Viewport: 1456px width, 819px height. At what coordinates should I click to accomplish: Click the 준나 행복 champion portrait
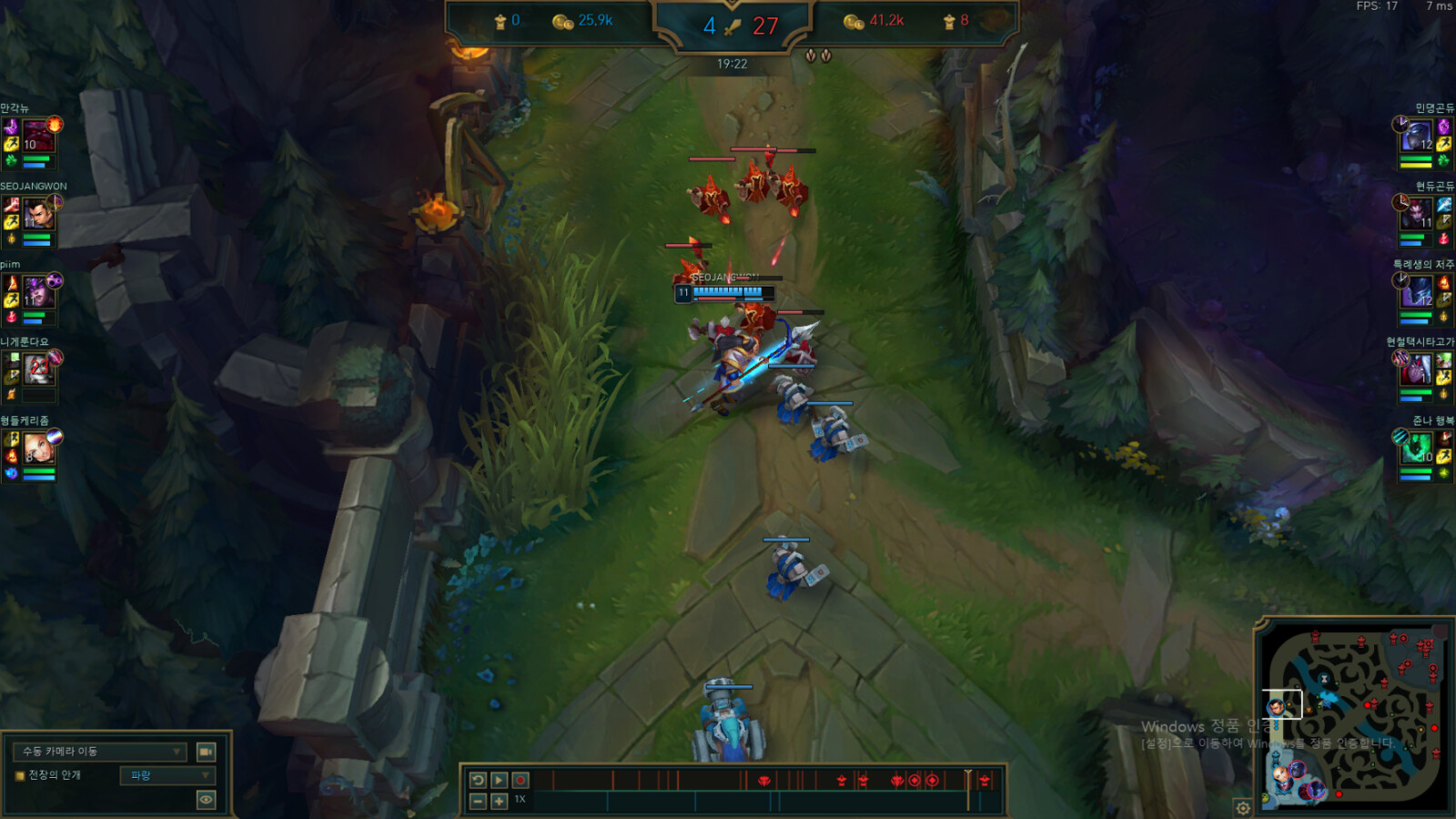tap(1417, 446)
